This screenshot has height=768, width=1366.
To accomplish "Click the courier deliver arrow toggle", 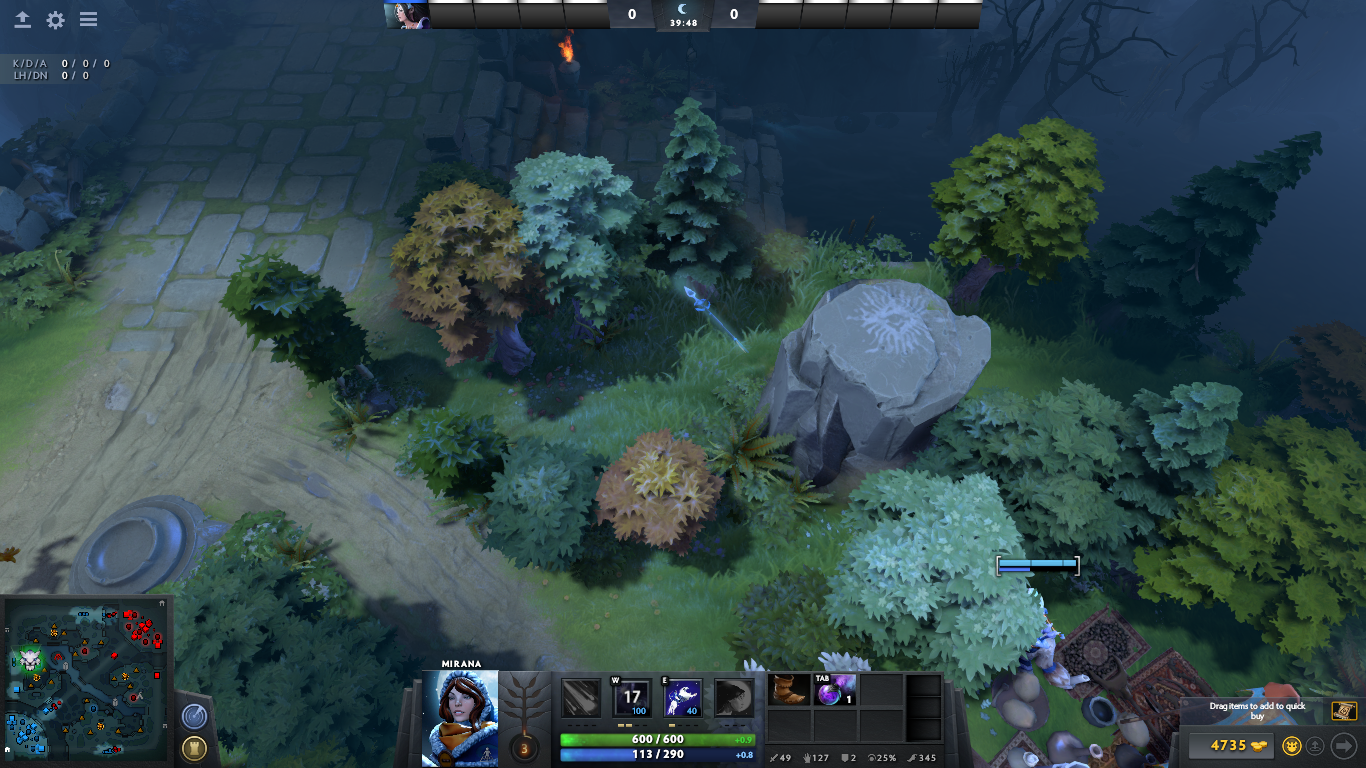I will [x=1344, y=747].
